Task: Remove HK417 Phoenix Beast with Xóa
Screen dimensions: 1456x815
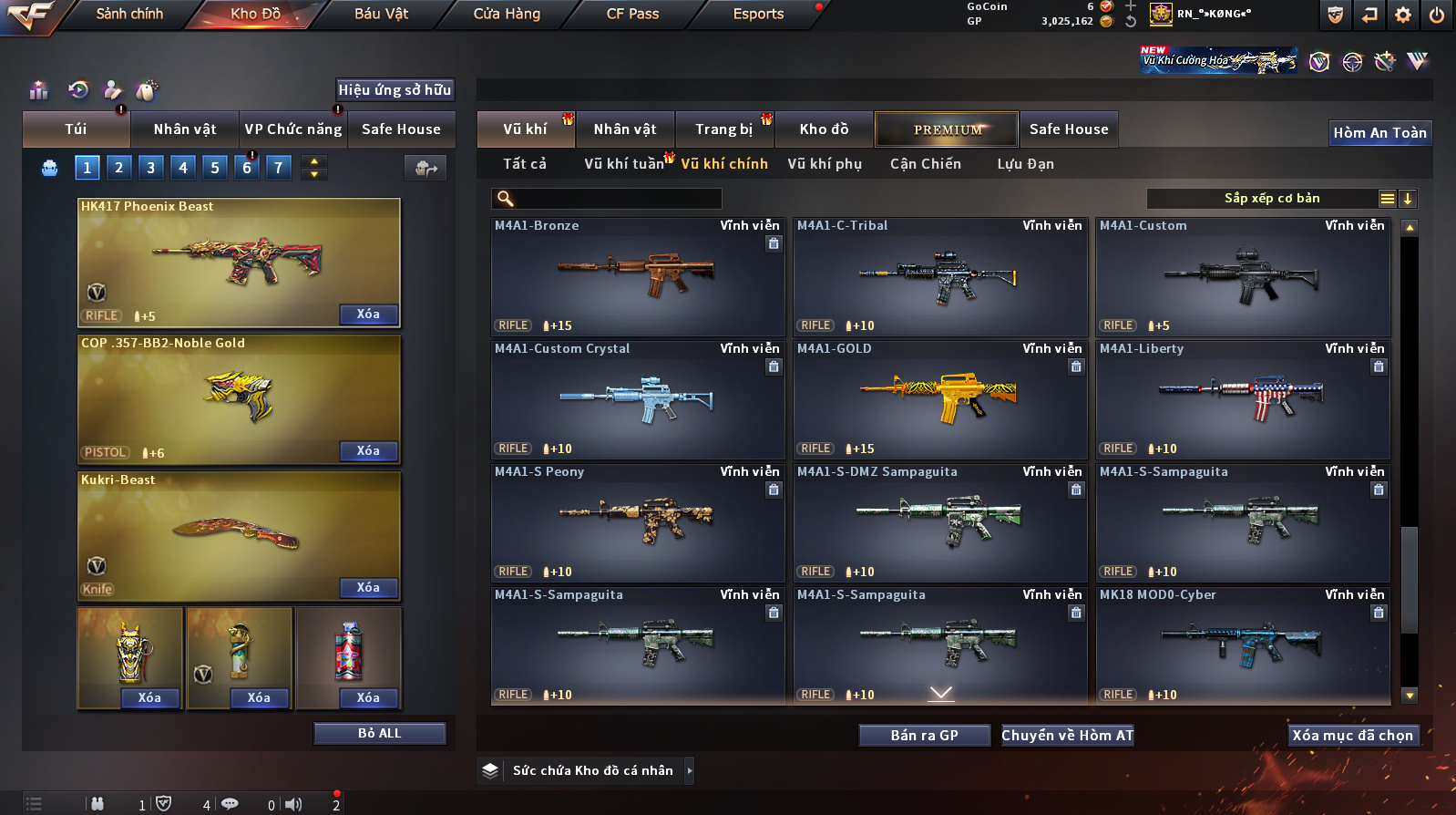Action: tap(368, 315)
